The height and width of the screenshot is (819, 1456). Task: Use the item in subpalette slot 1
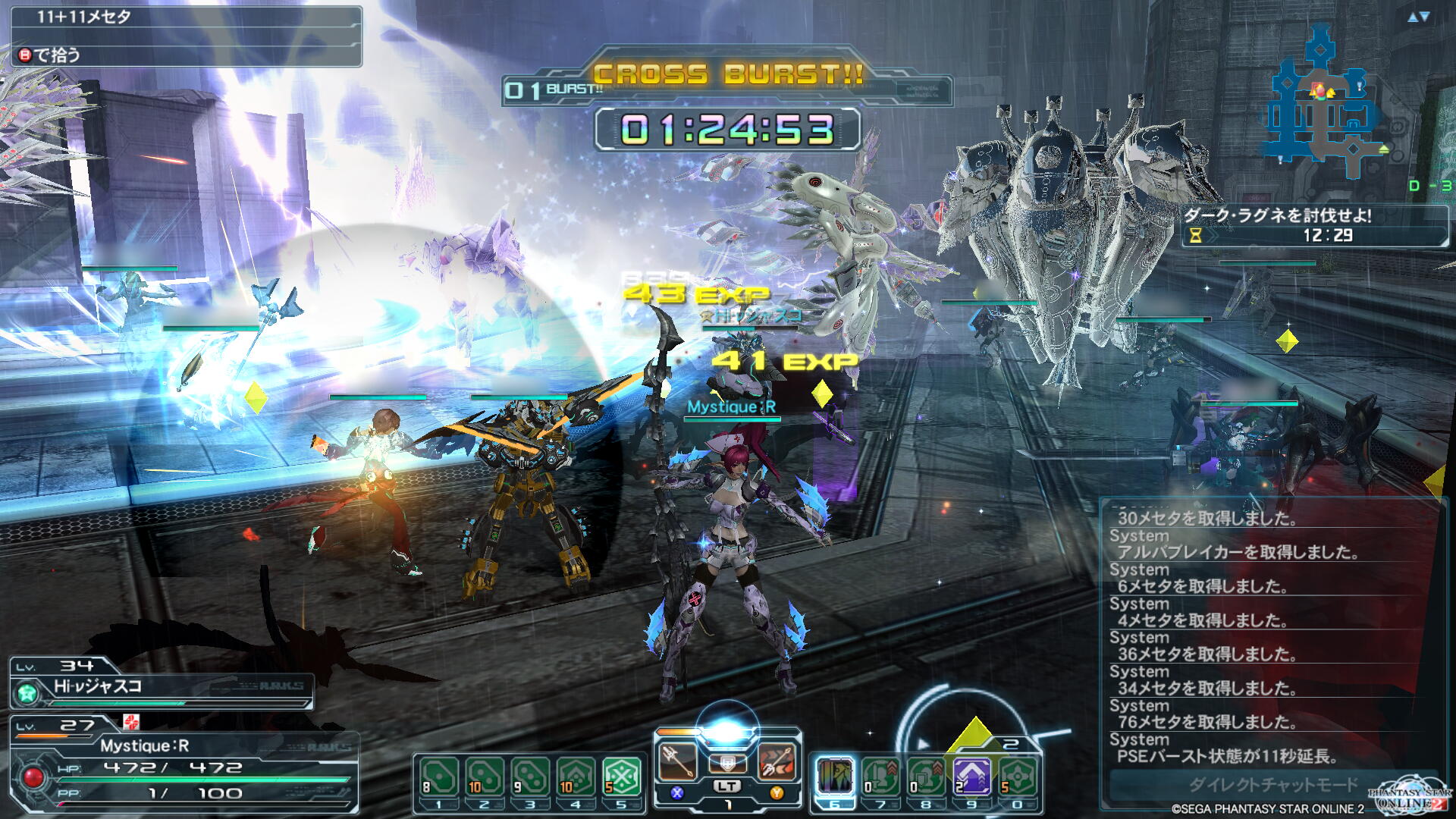[439, 778]
